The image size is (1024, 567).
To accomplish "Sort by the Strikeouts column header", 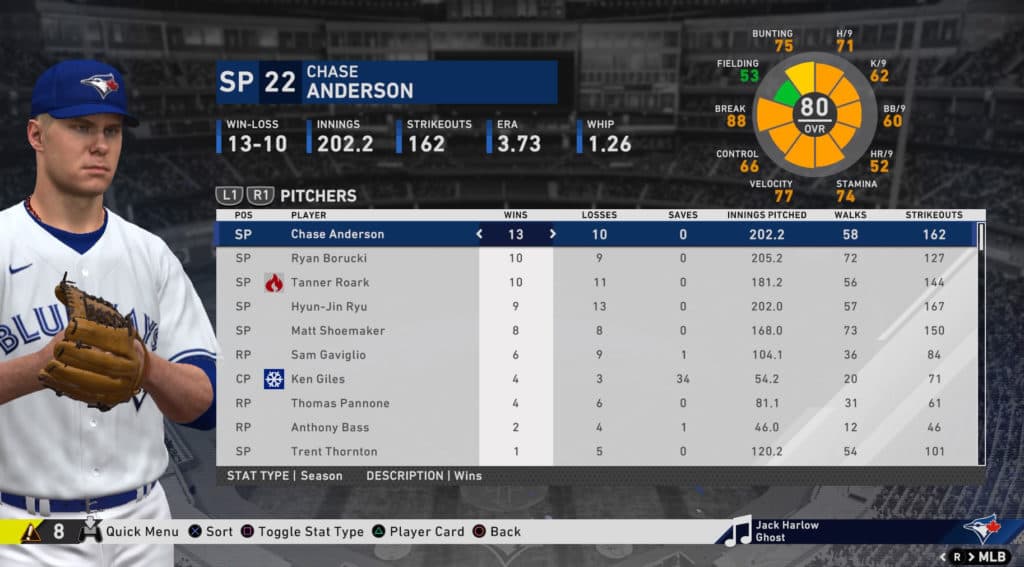I will coord(934,215).
